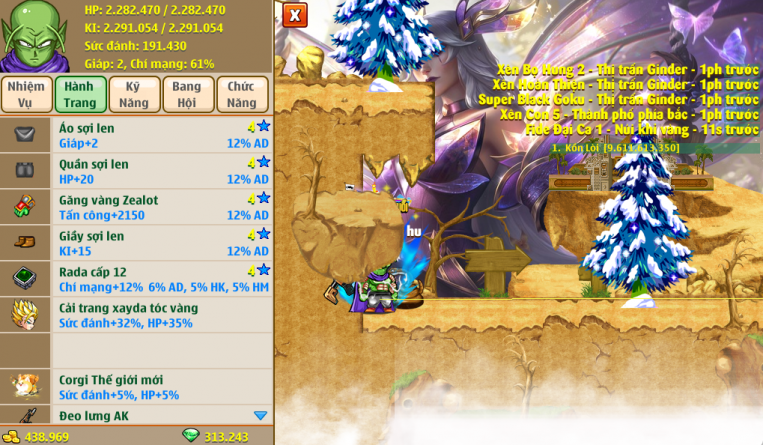Open the Kỹ Năng tab
This screenshot has width=763, height=445.
tap(134, 94)
